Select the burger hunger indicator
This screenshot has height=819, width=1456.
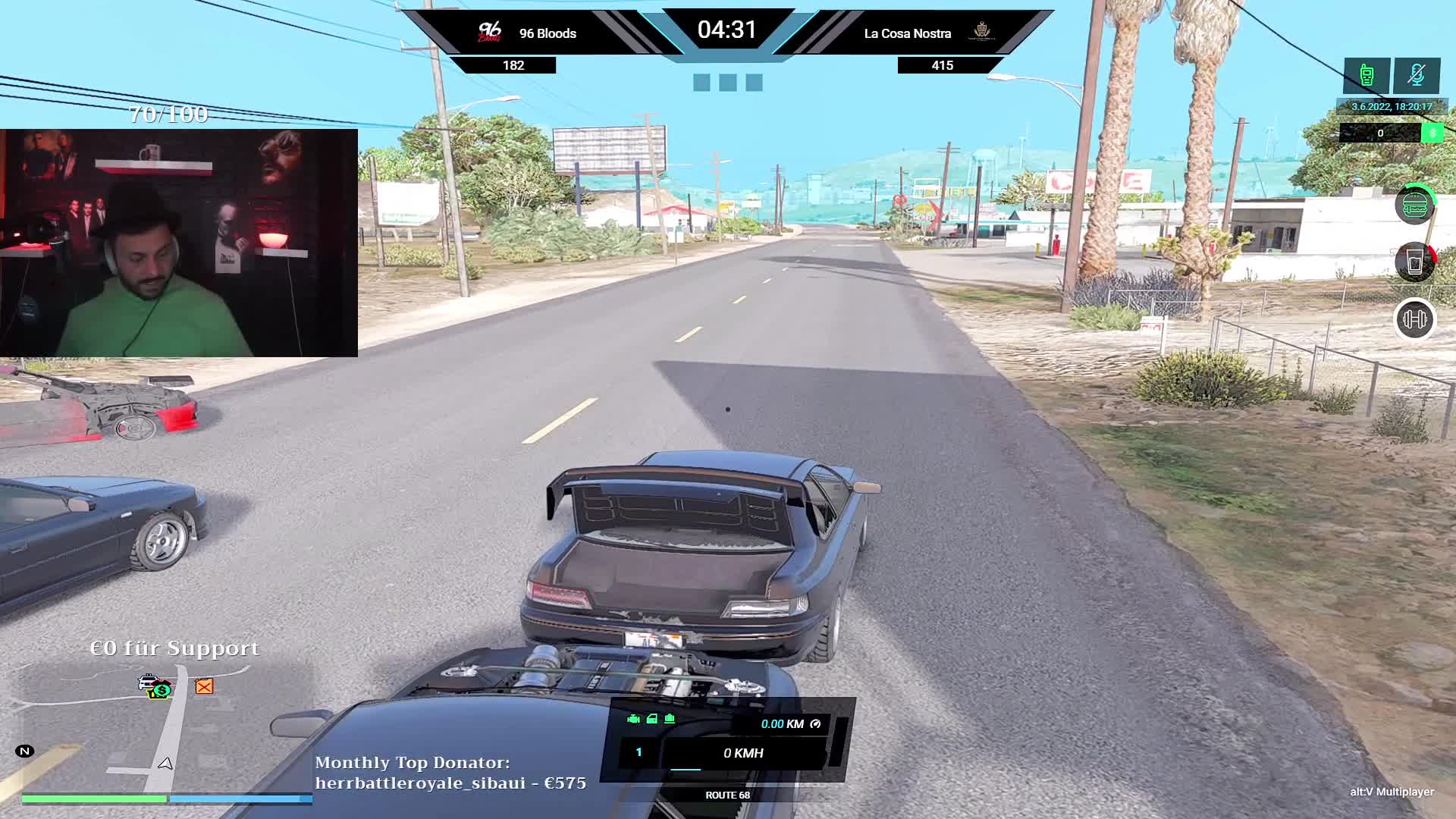click(1414, 205)
